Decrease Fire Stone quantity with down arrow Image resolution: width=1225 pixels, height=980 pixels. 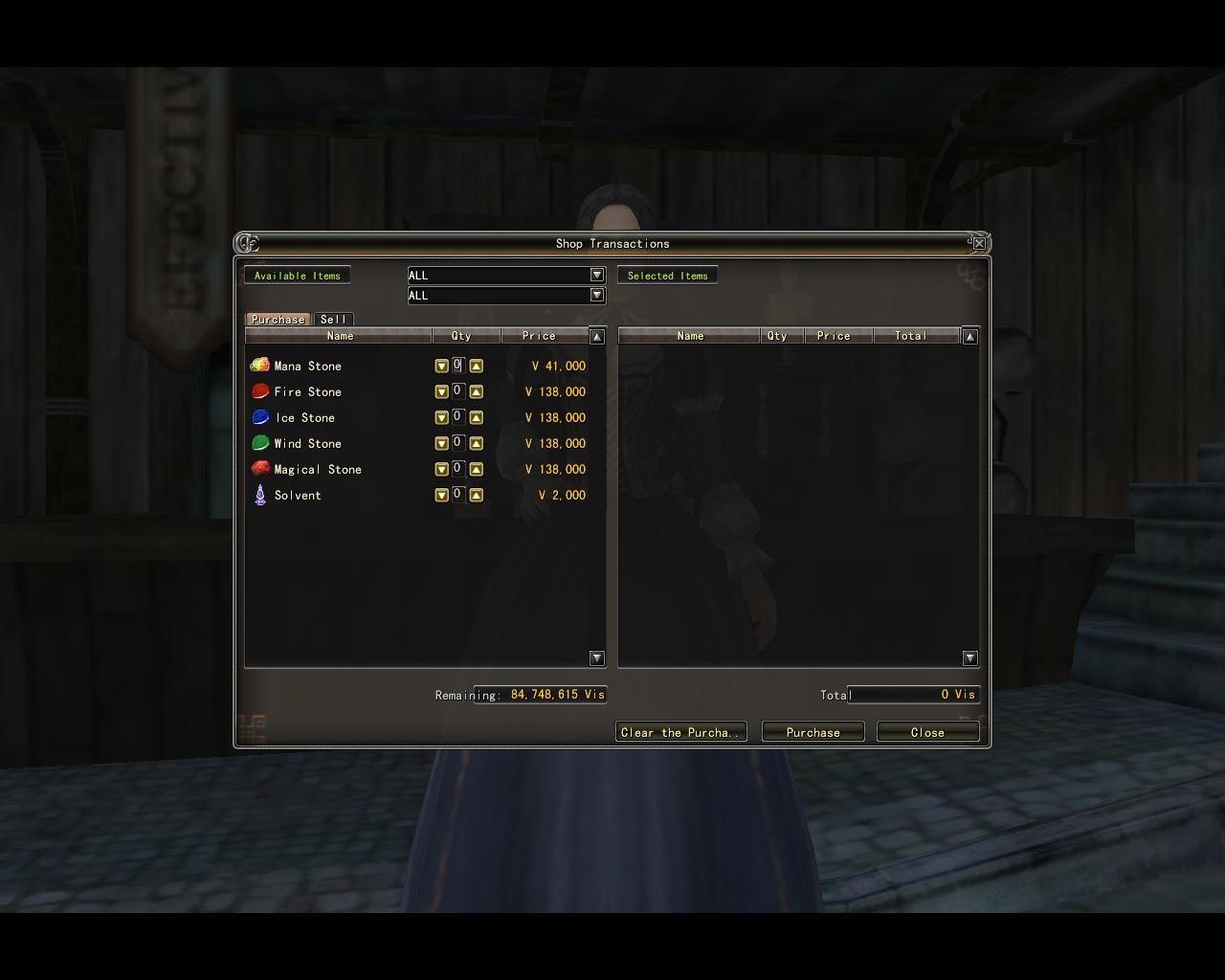[x=441, y=390]
